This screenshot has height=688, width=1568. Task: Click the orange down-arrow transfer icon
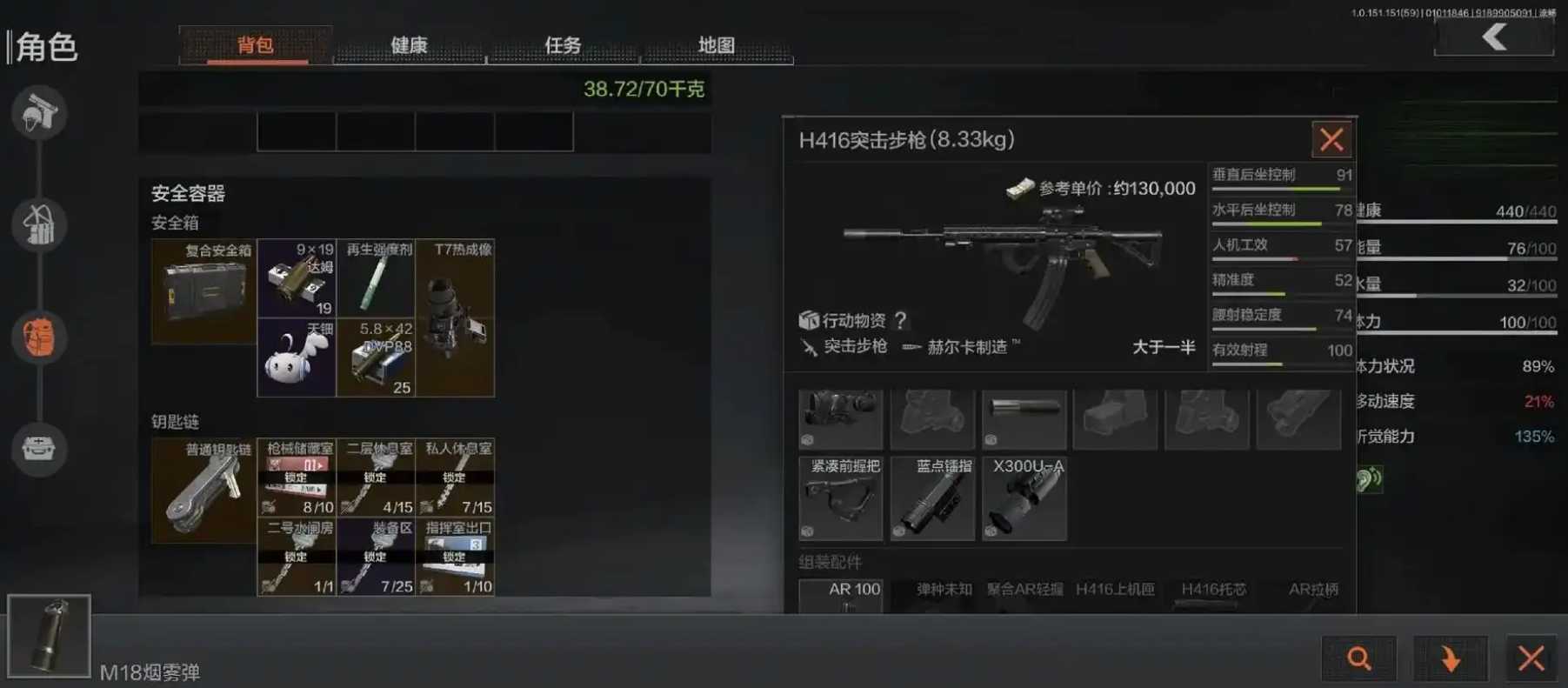coord(1451,658)
